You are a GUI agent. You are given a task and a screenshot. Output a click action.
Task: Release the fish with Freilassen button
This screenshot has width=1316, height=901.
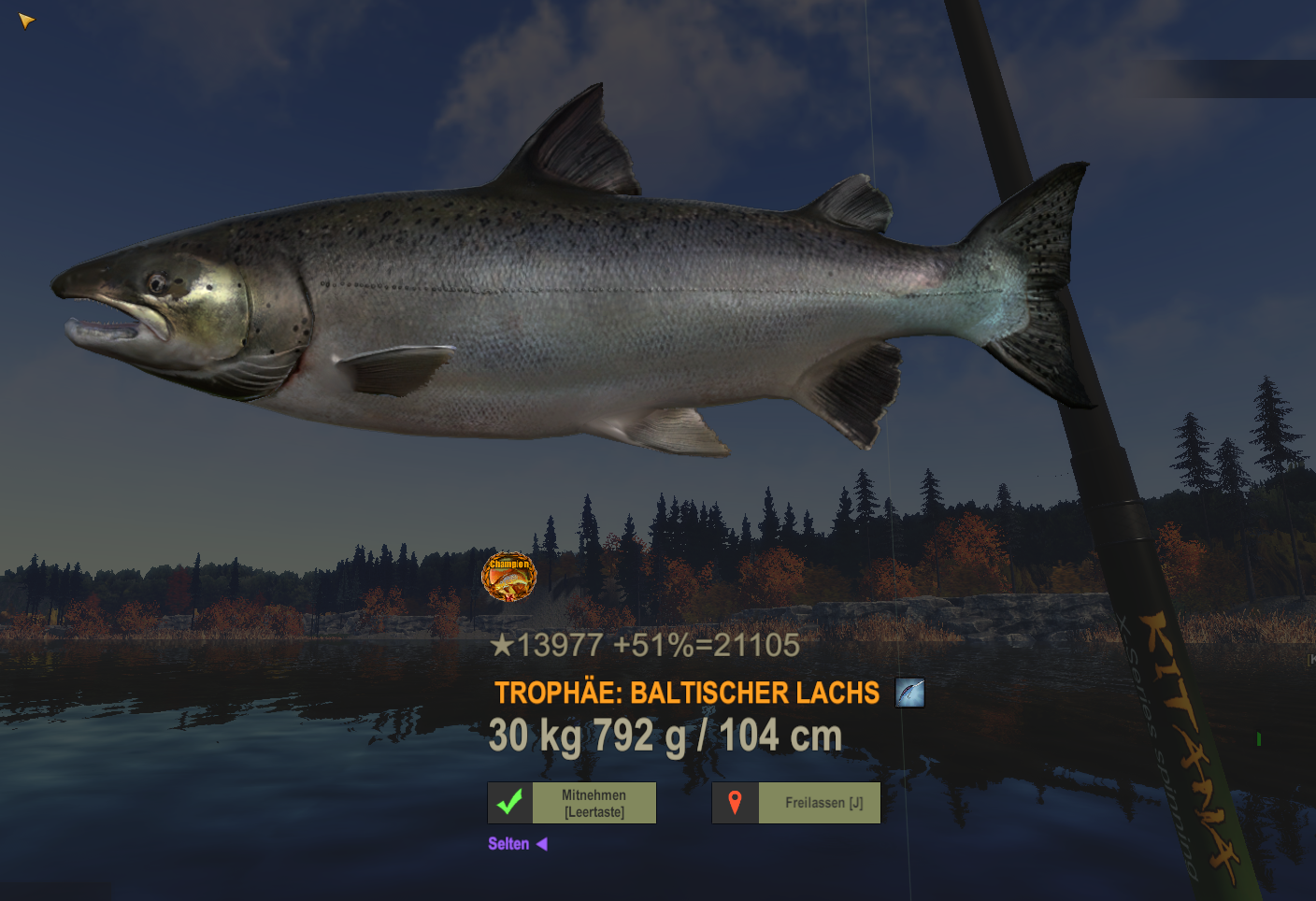[796, 803]
